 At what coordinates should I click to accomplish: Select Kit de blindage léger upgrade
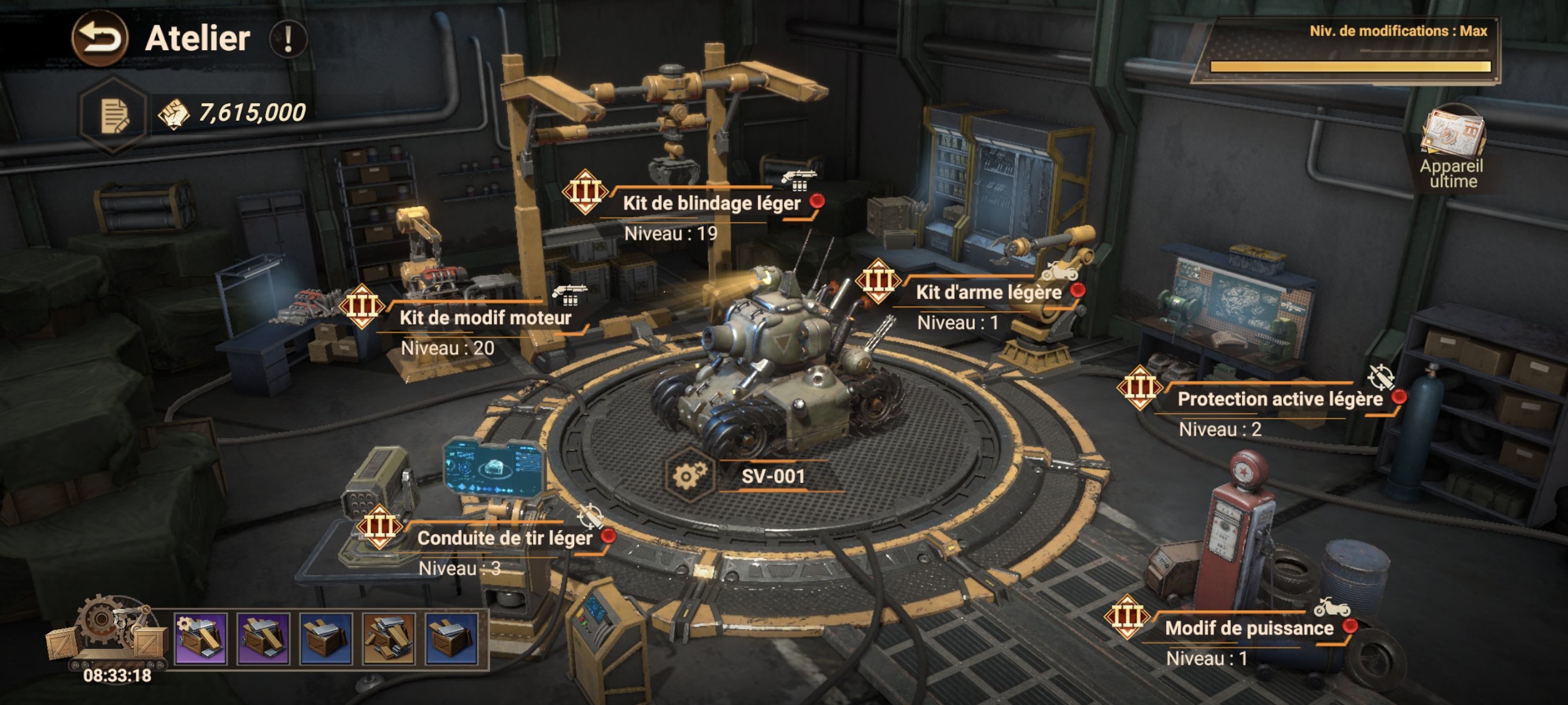711,203
